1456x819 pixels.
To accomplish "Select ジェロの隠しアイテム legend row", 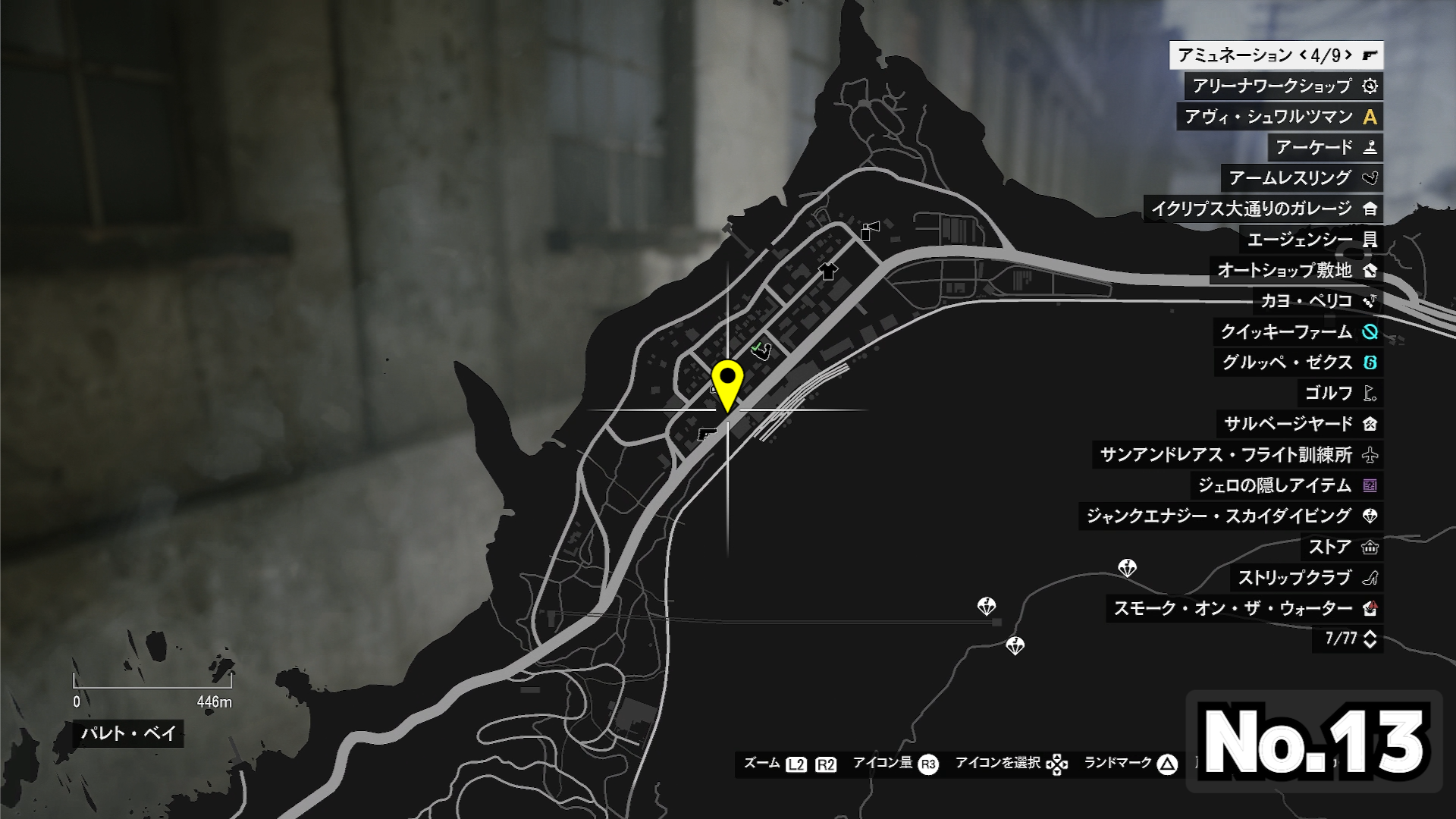I will point(1286,485).
